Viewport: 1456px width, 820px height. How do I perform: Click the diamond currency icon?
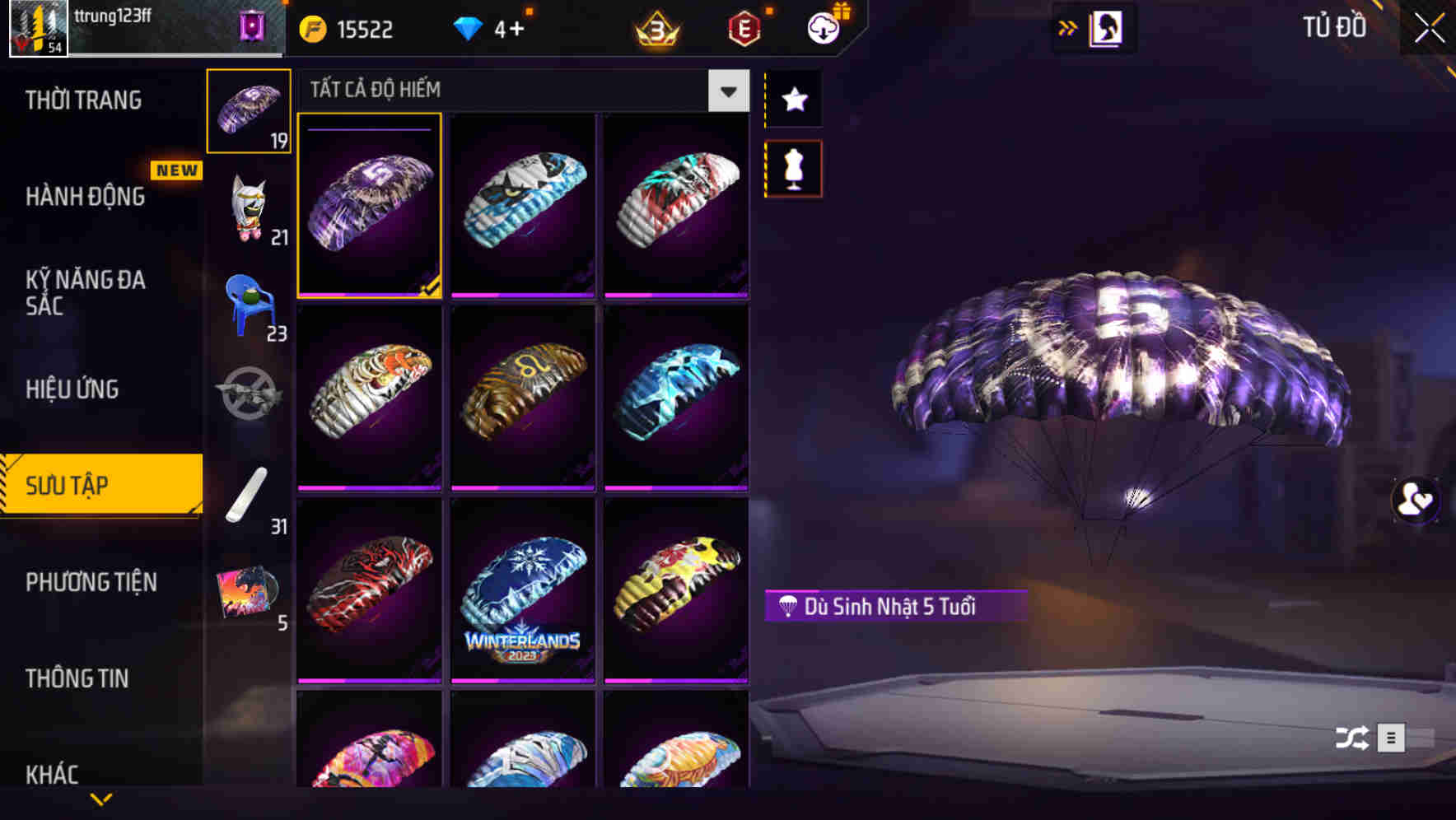468,27
